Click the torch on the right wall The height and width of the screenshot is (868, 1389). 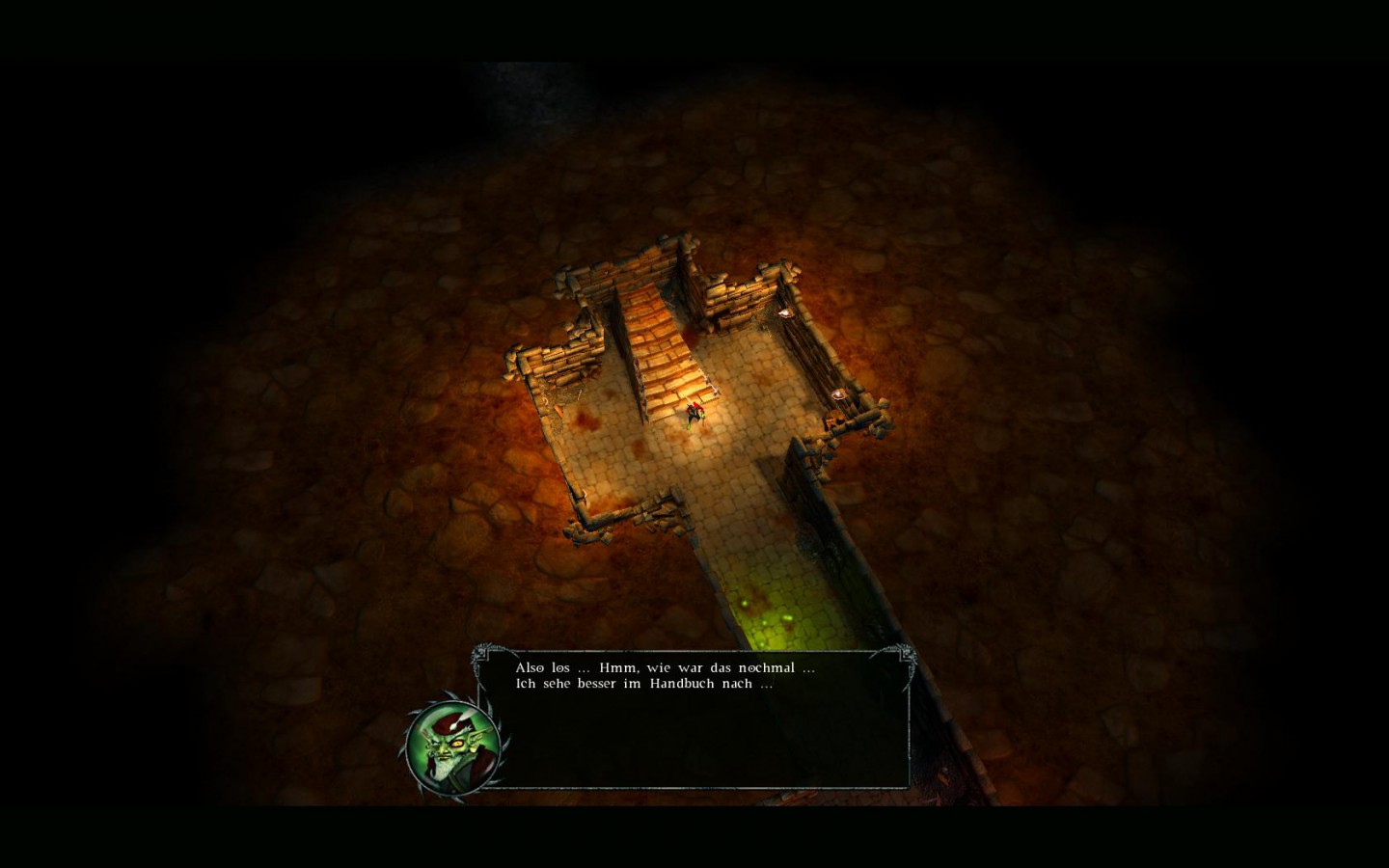pos(839,393)
